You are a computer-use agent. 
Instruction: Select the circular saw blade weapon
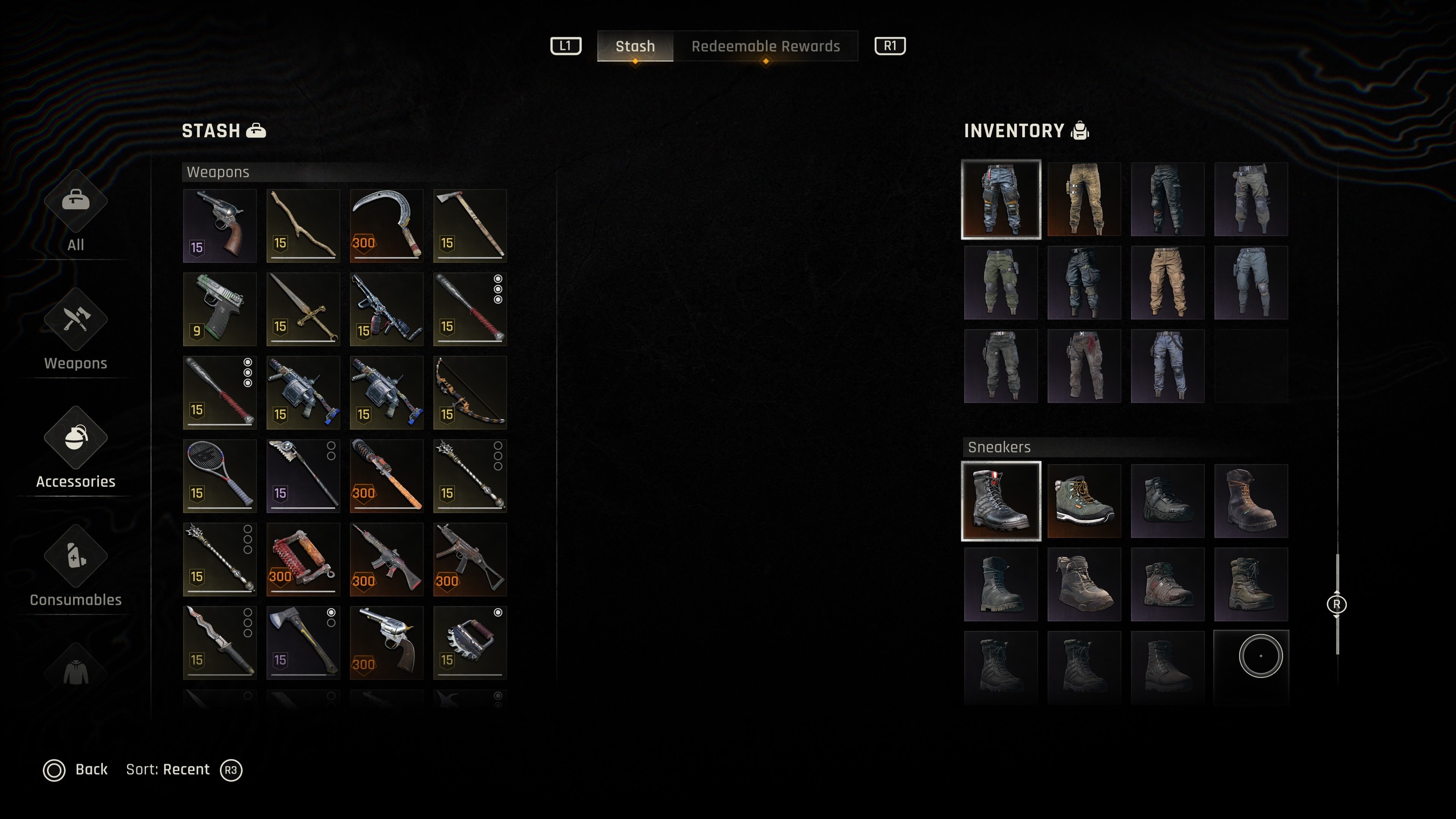pos(470,643)
